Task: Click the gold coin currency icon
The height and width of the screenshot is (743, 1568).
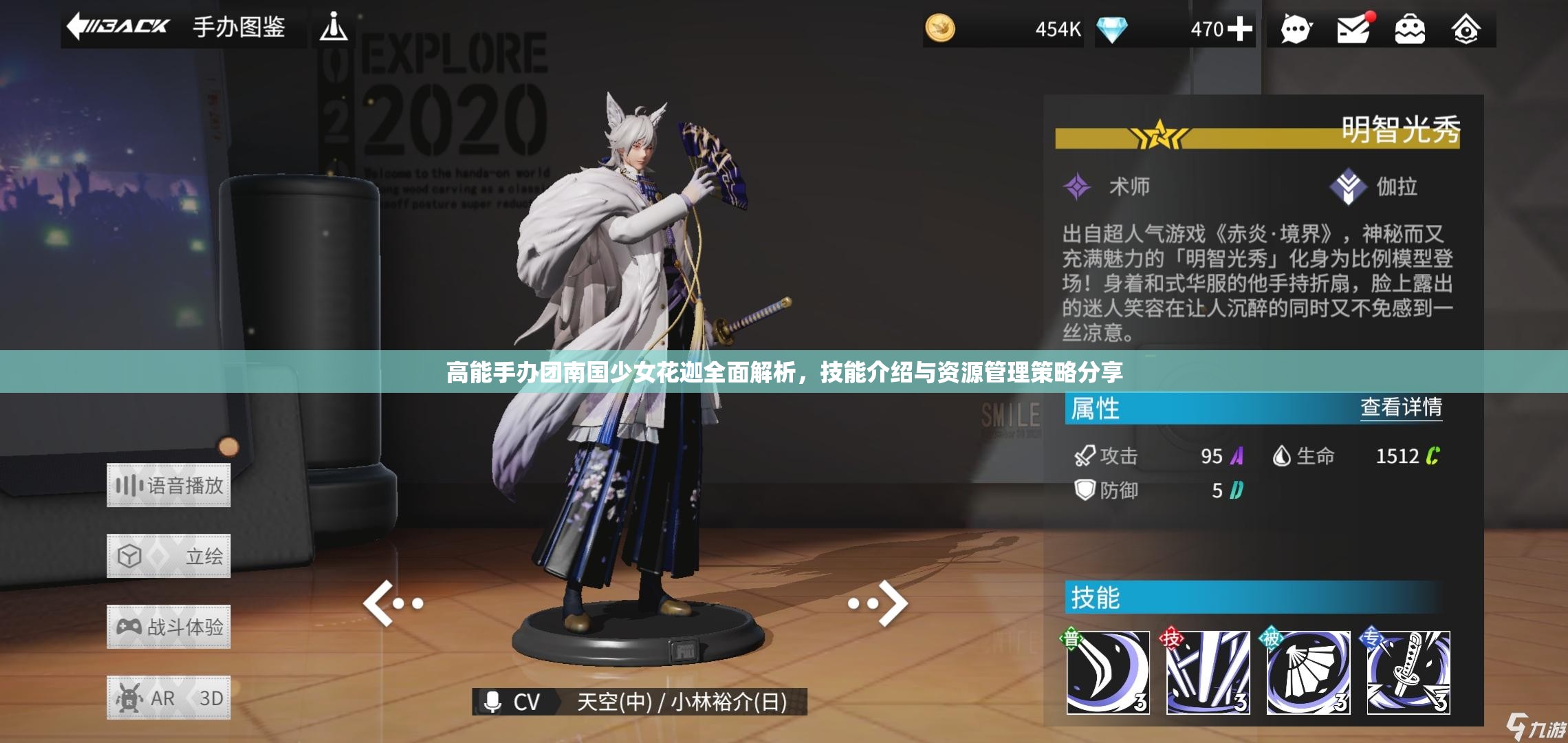Action: [x=940, y=29]
